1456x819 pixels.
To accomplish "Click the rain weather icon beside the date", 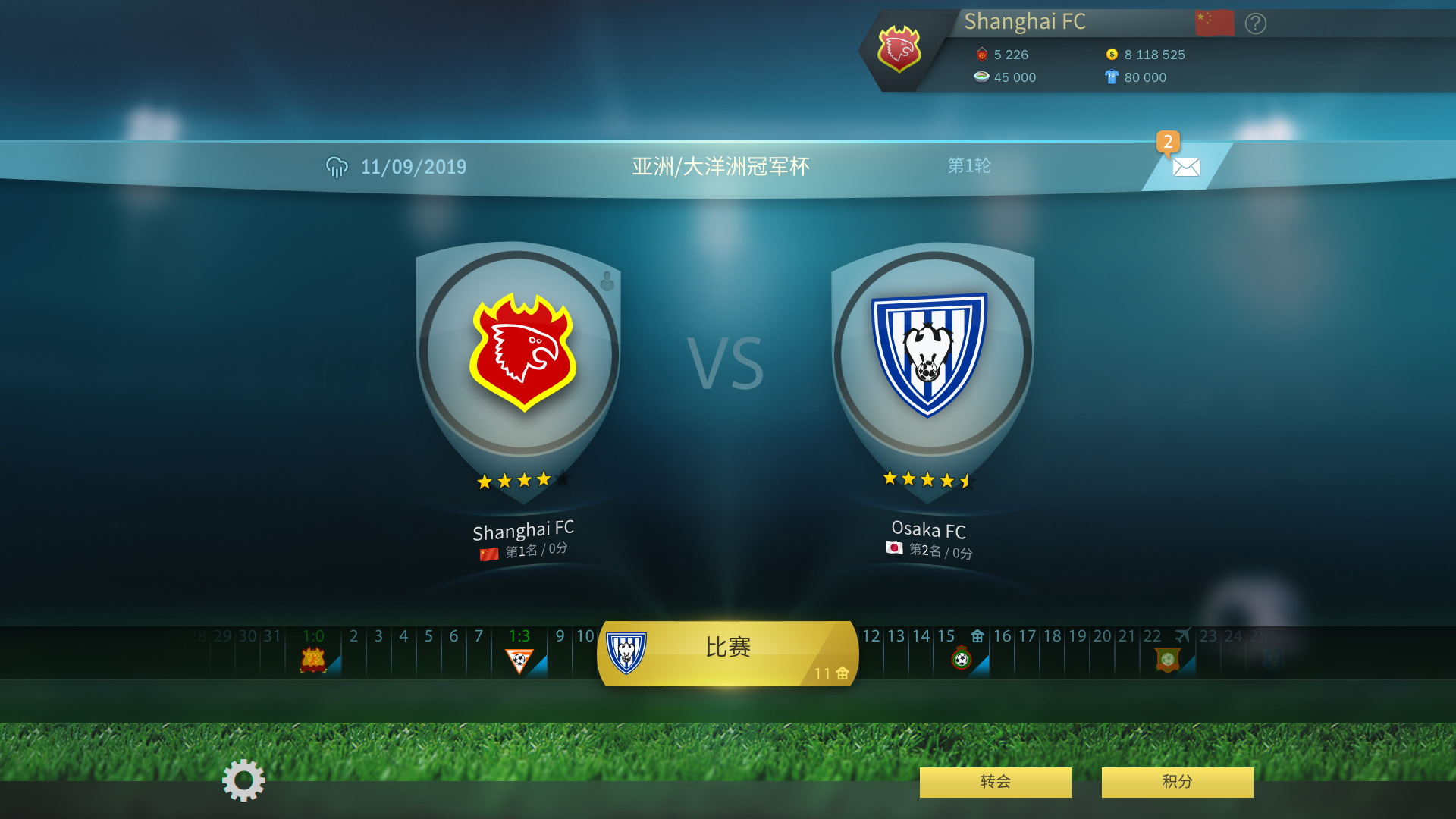I will [336, 165].
